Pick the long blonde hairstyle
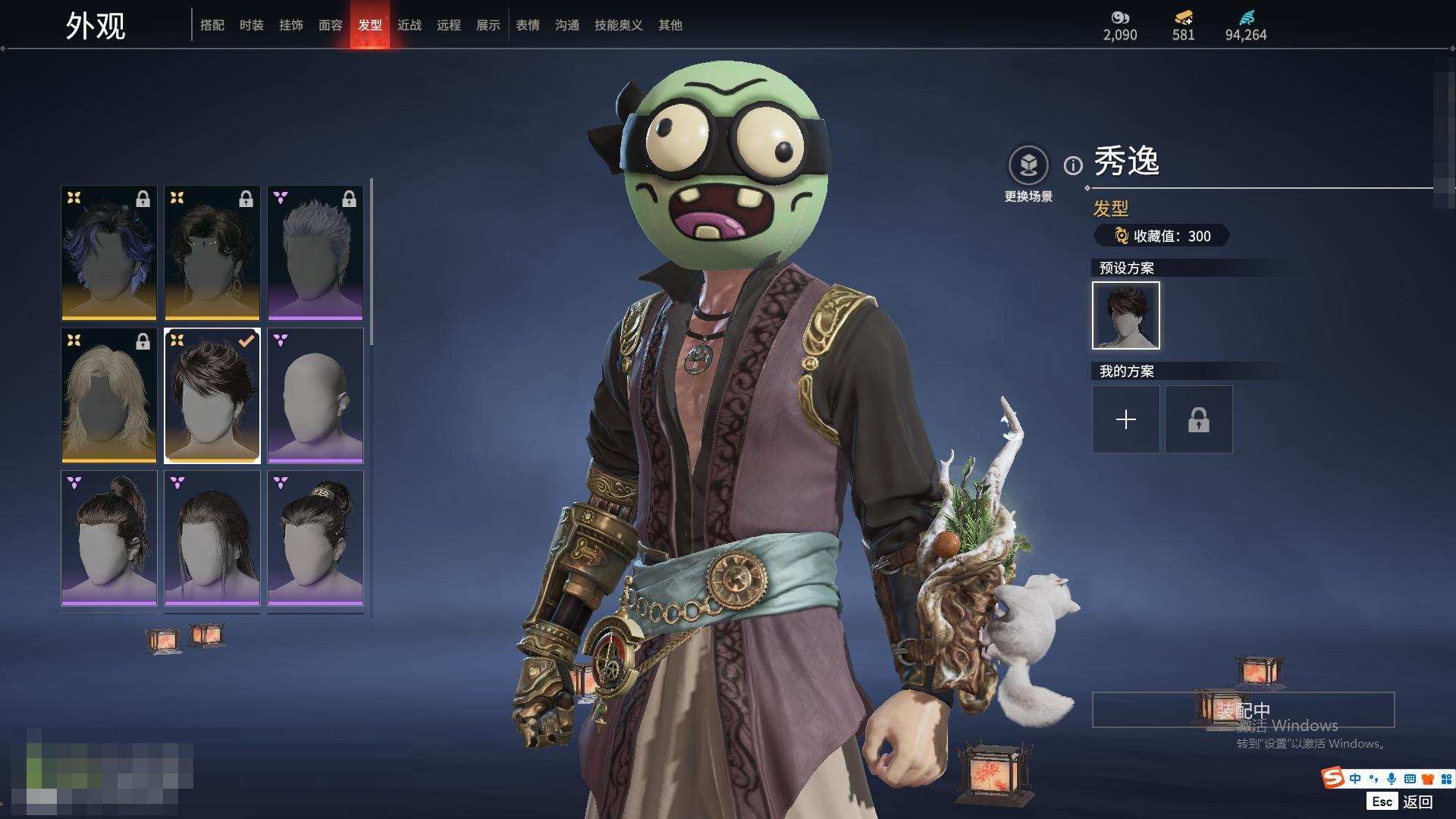The height and width of the screenshot is (819, 1456). (109, 395)
